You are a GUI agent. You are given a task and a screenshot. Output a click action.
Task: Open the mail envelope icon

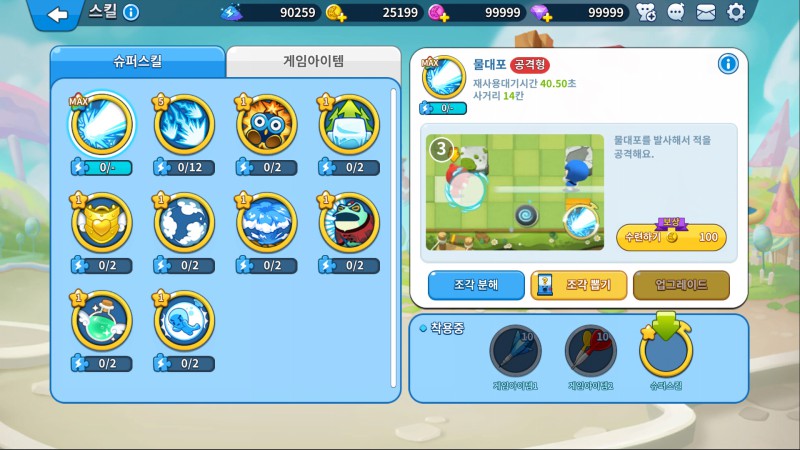706,13
